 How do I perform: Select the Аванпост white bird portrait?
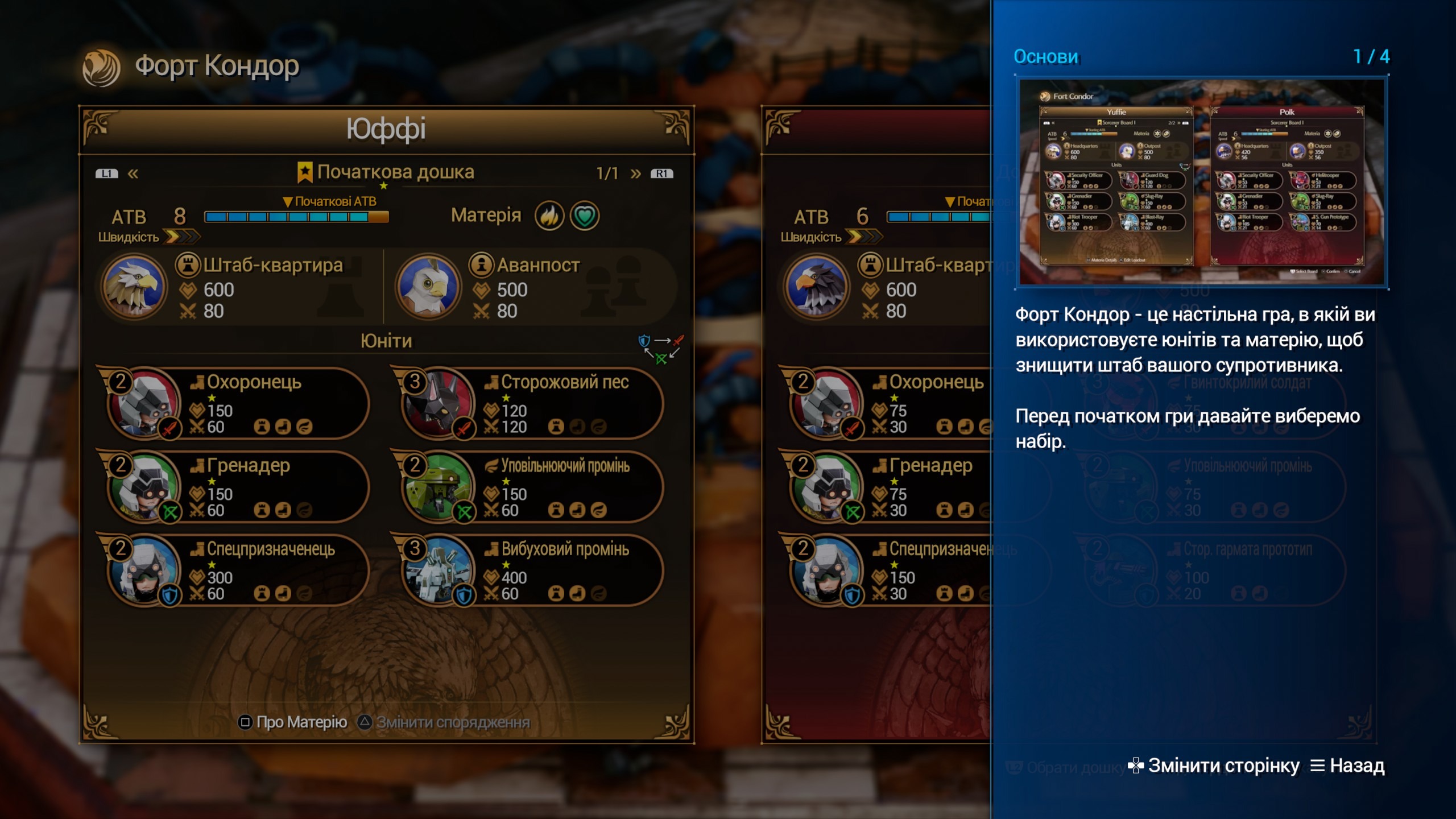coord(428,287)
